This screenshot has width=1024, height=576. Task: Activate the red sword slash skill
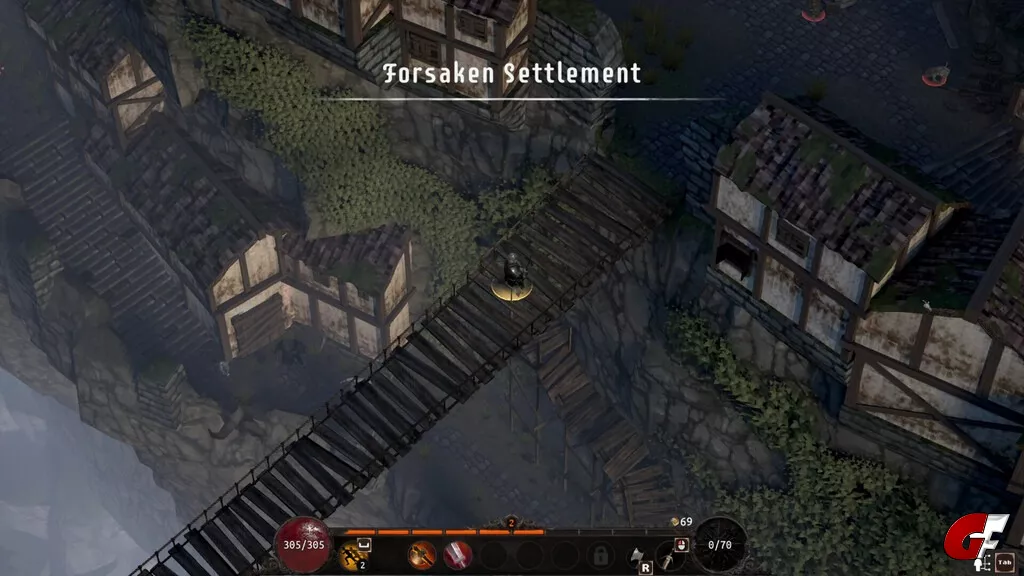point(458,553)
